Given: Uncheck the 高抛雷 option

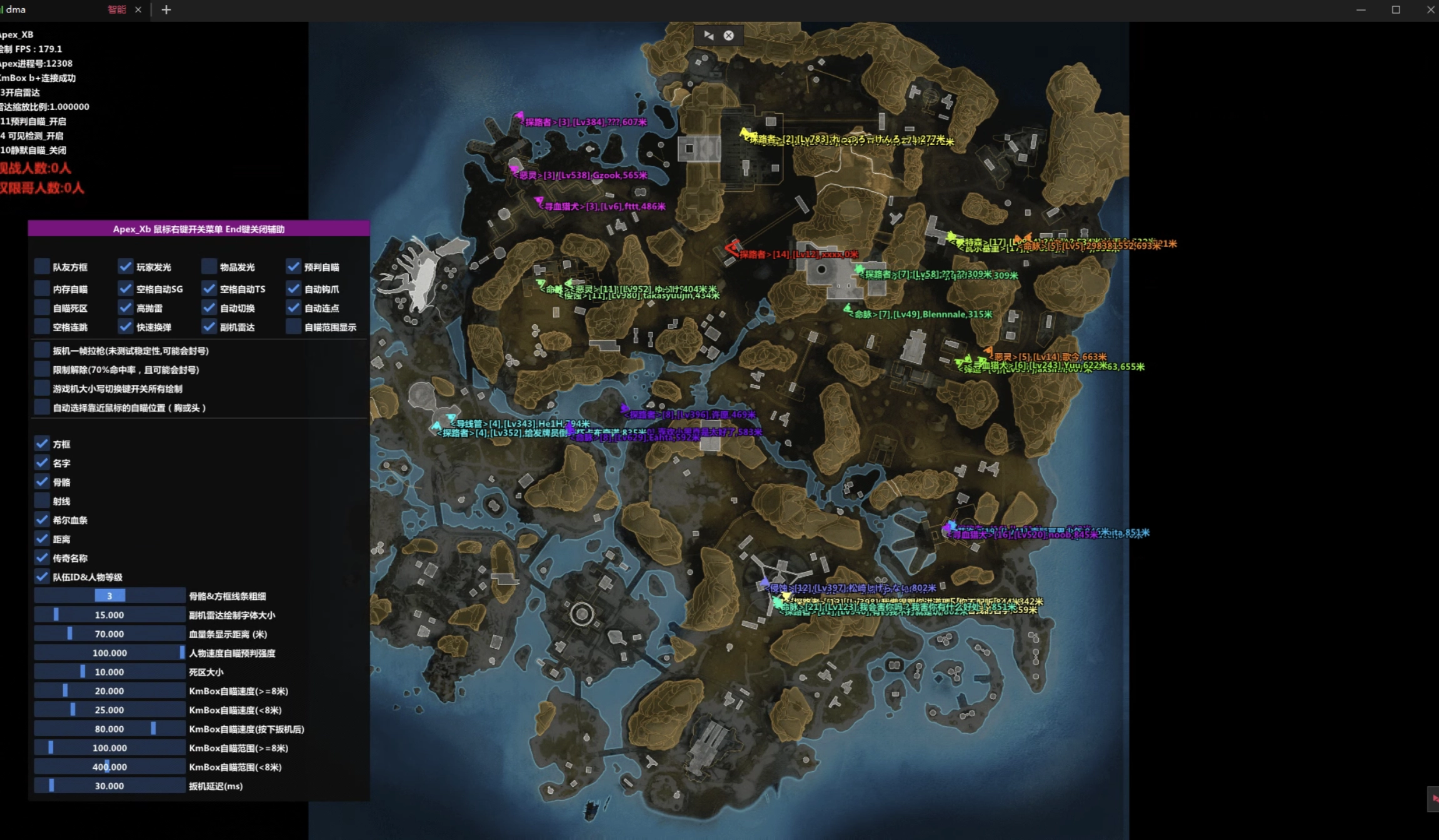Looking at the screenshot, I should pyautogui.click(x=126, y=308).
